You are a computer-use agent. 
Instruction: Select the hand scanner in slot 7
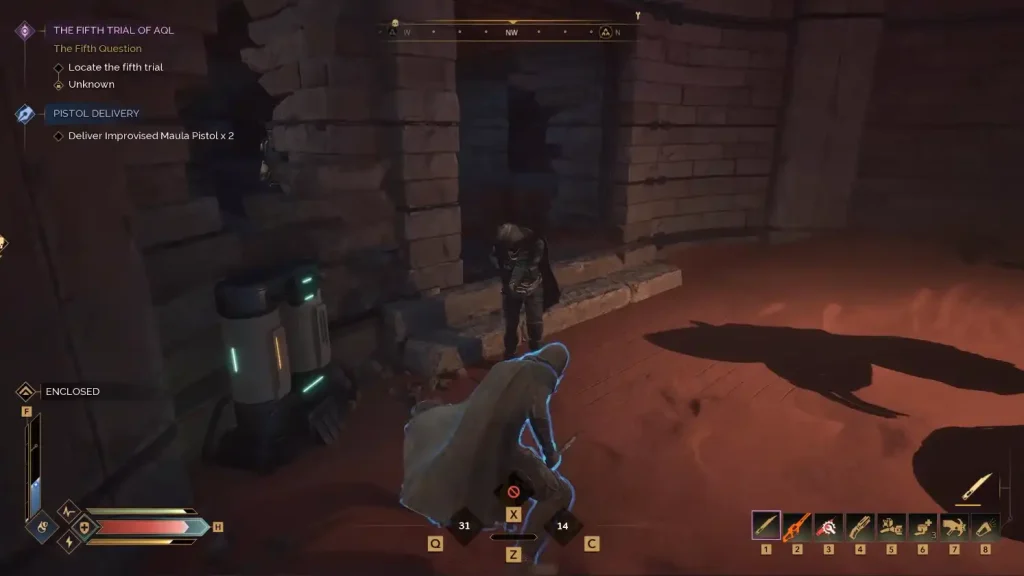click(954, 526)
